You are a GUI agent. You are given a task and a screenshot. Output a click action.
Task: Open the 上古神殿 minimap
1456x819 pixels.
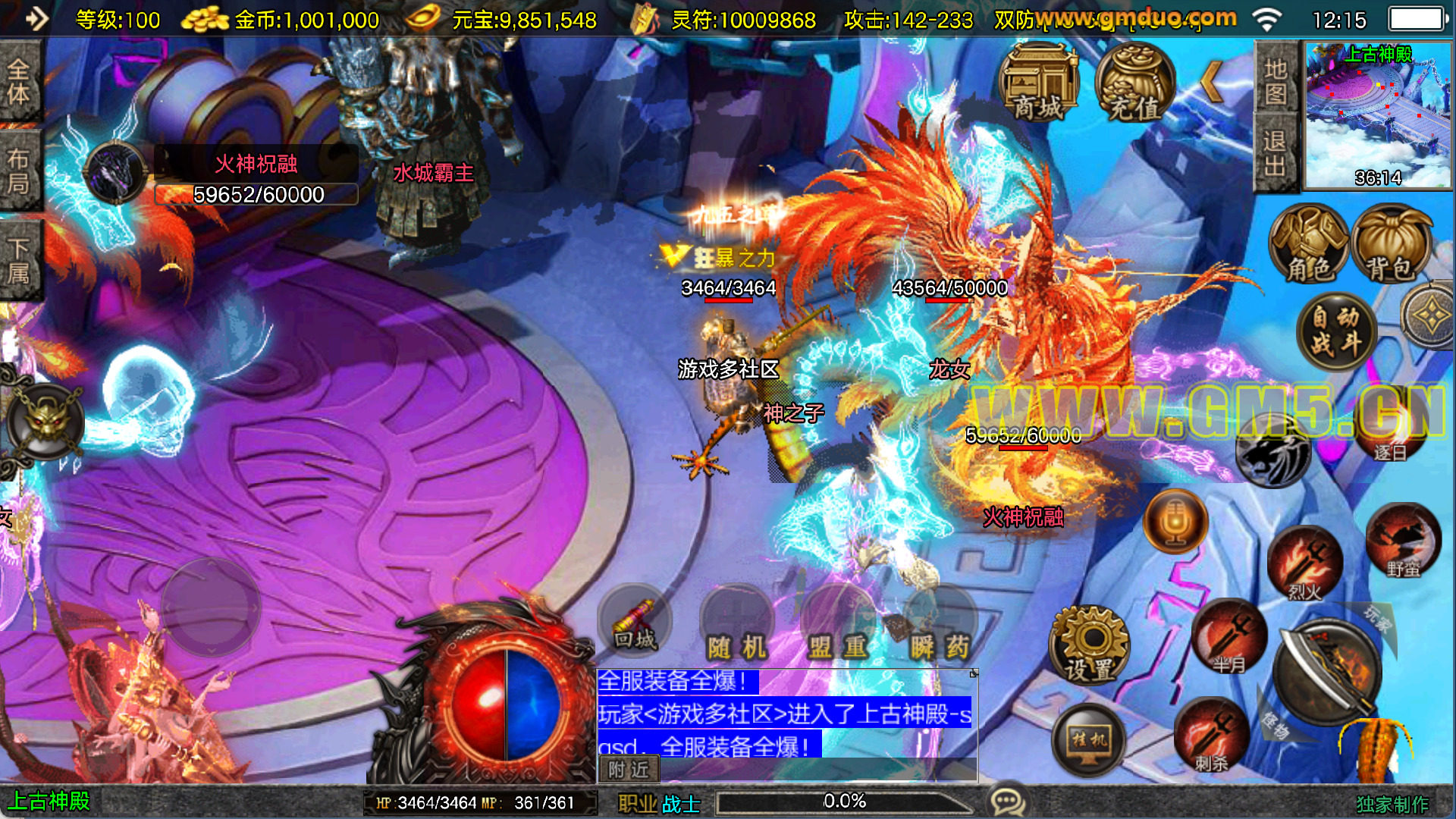(1377, 114)
